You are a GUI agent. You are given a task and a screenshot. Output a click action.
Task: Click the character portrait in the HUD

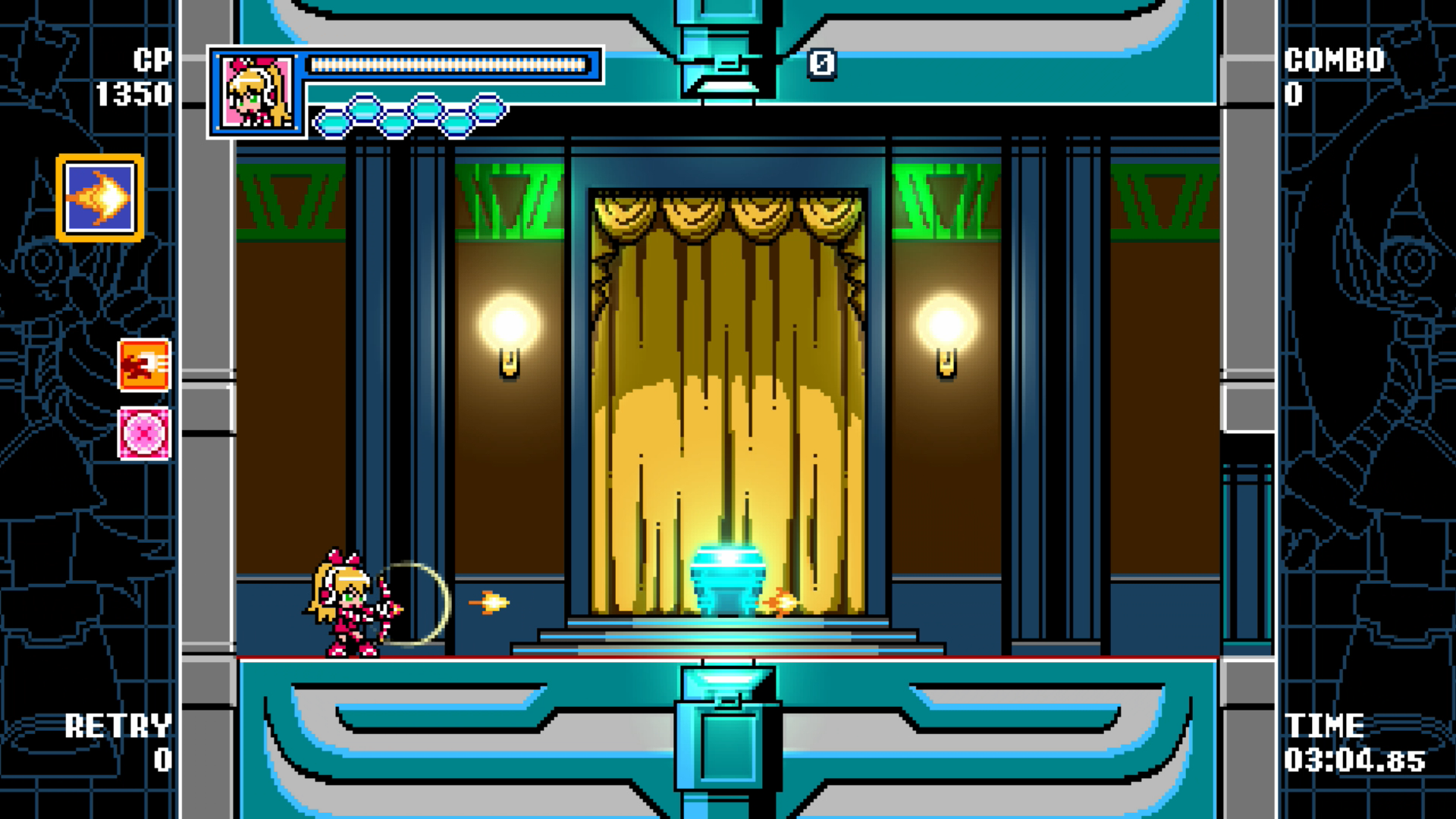(x=256, y=91)
